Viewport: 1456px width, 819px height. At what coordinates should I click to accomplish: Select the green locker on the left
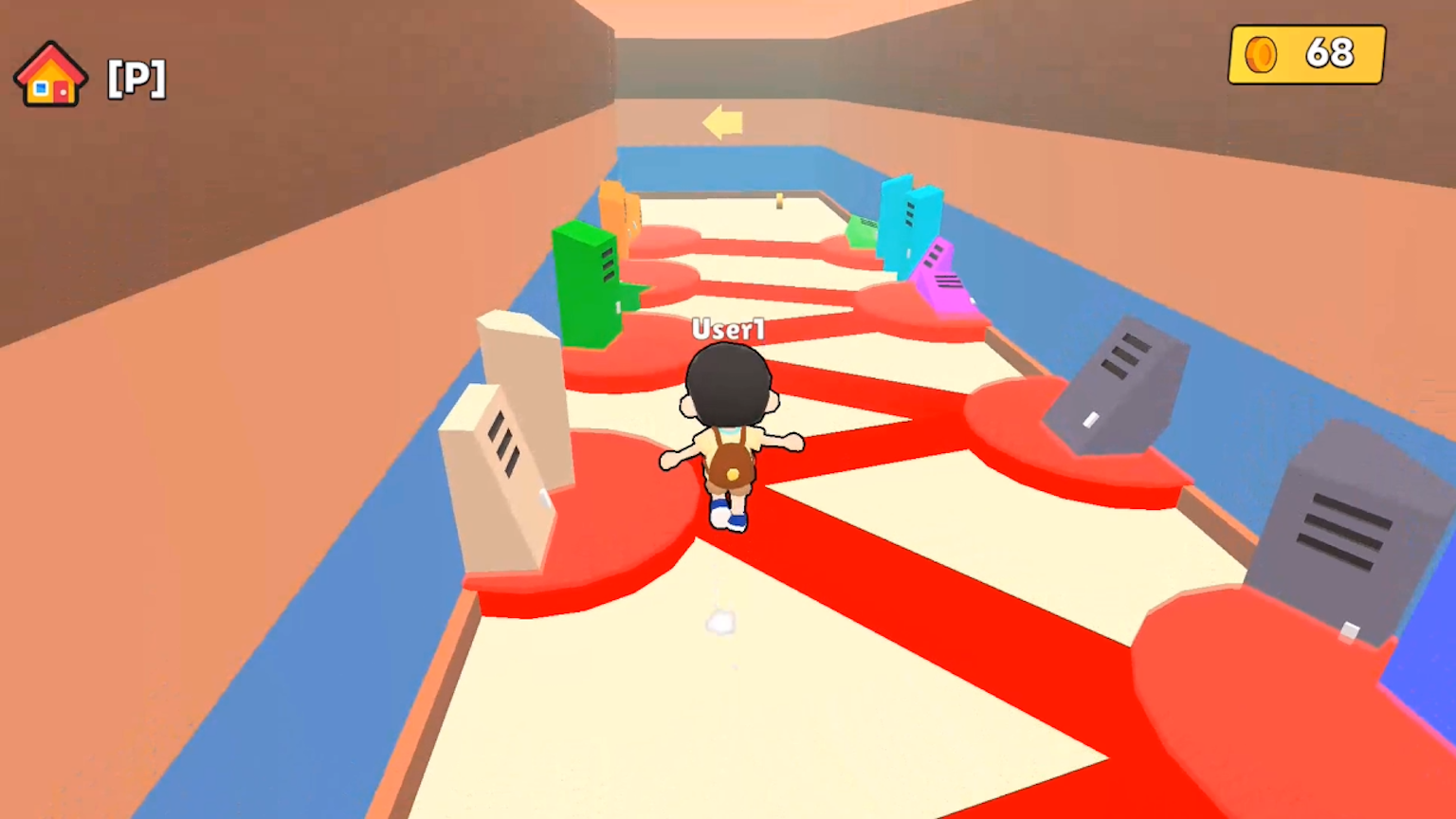(588, 284)
